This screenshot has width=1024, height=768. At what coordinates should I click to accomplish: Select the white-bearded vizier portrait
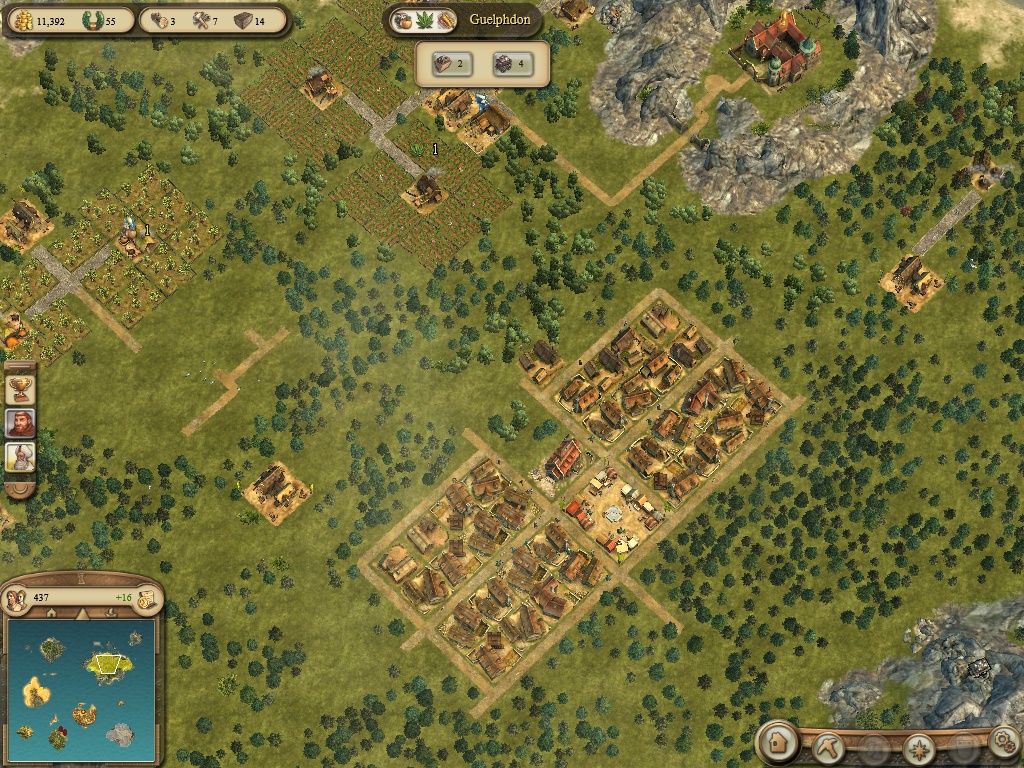[x=20, y=457]
